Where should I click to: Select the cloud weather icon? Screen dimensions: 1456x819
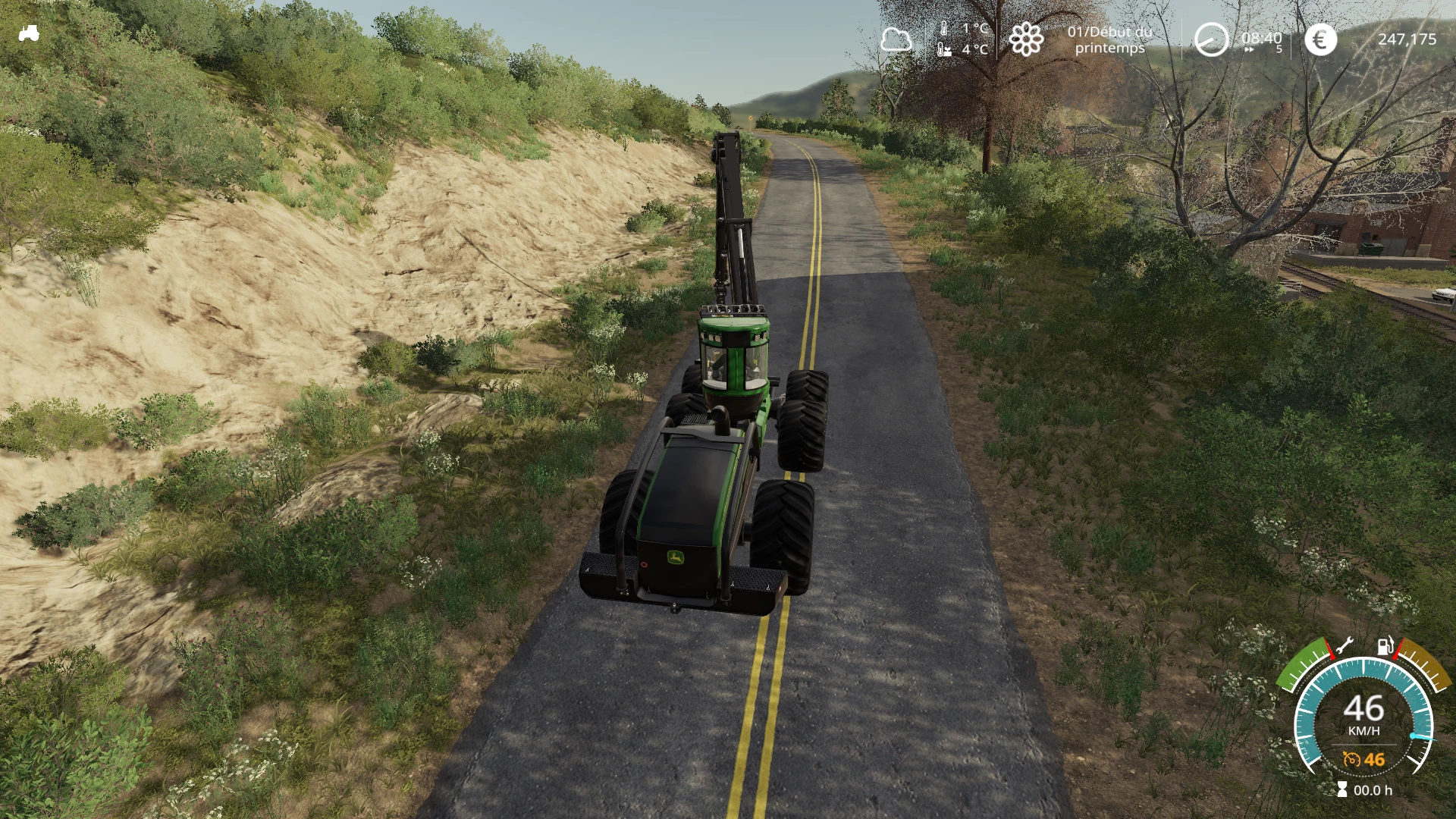896,39
